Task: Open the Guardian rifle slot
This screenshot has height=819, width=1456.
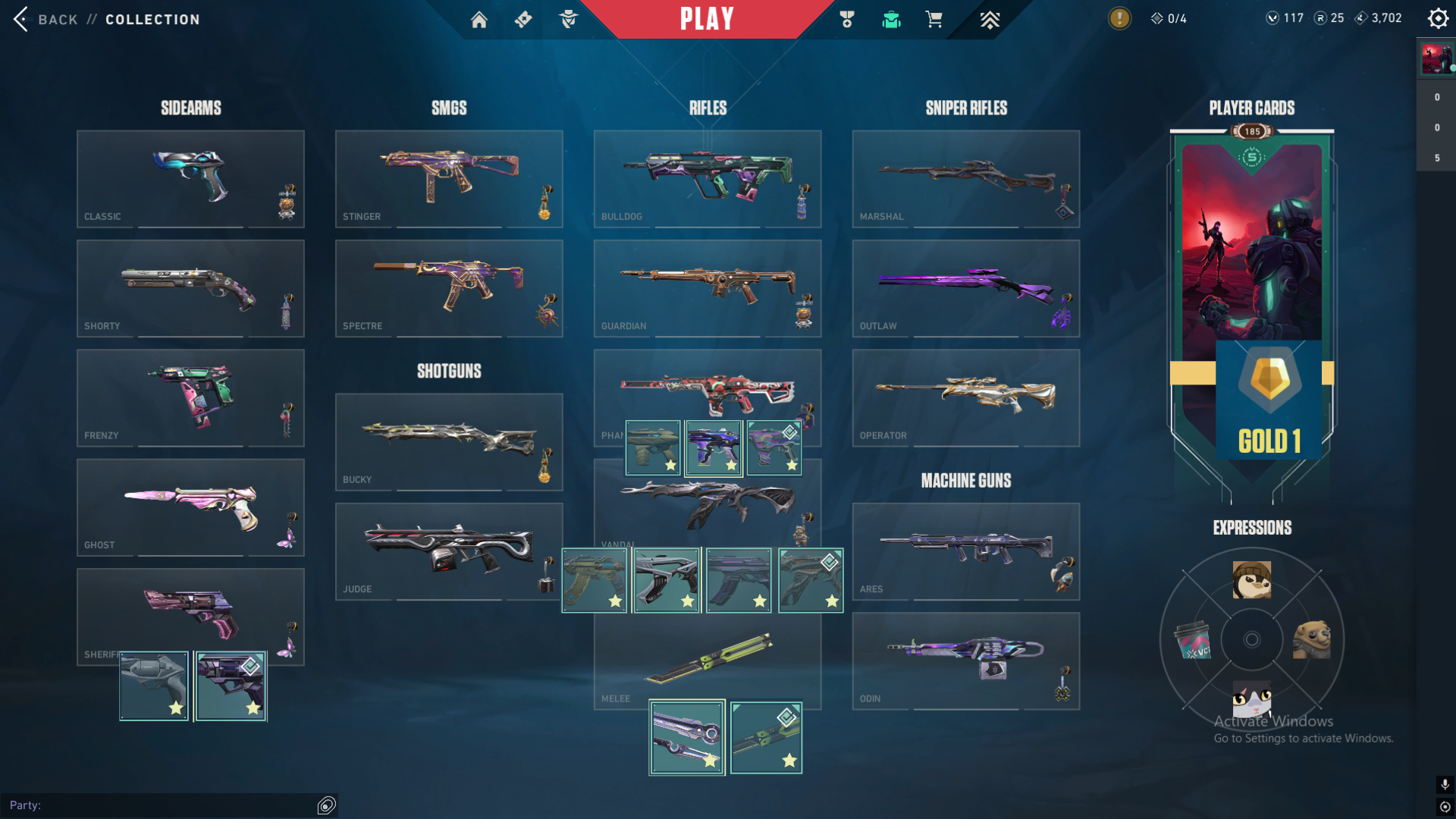Action: pos(707,288)
